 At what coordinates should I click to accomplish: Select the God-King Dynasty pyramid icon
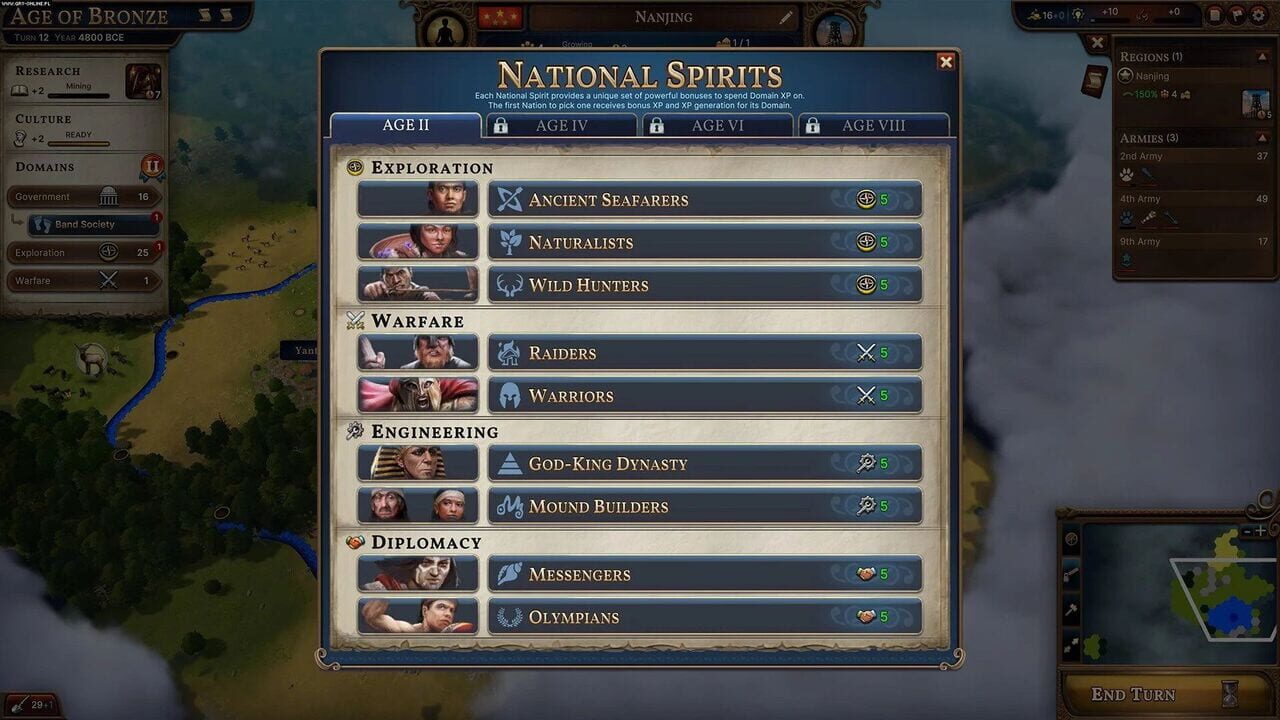pos(510,463)
